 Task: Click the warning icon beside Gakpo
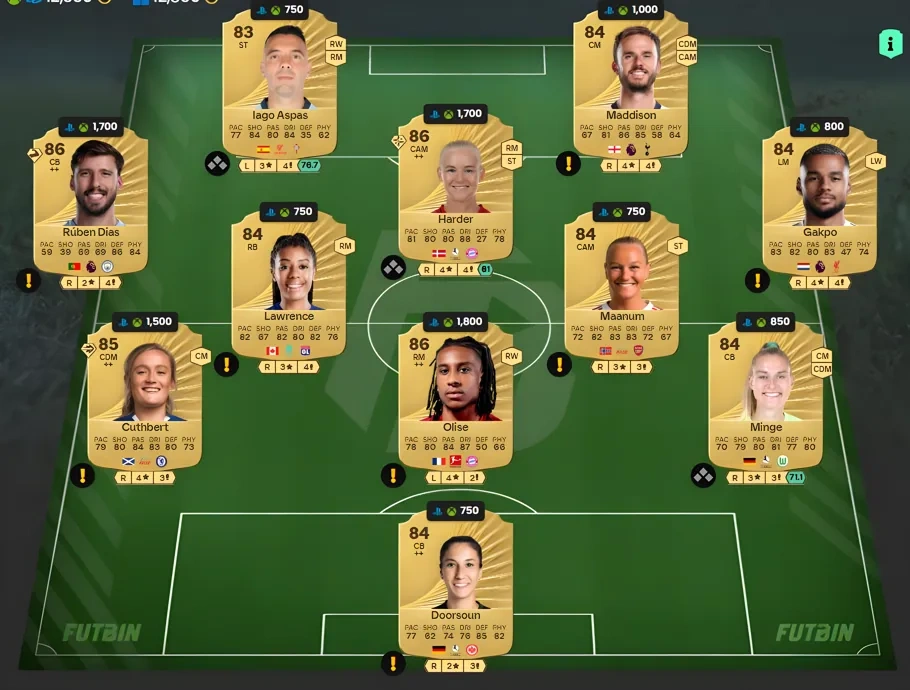tap(757, 280)
